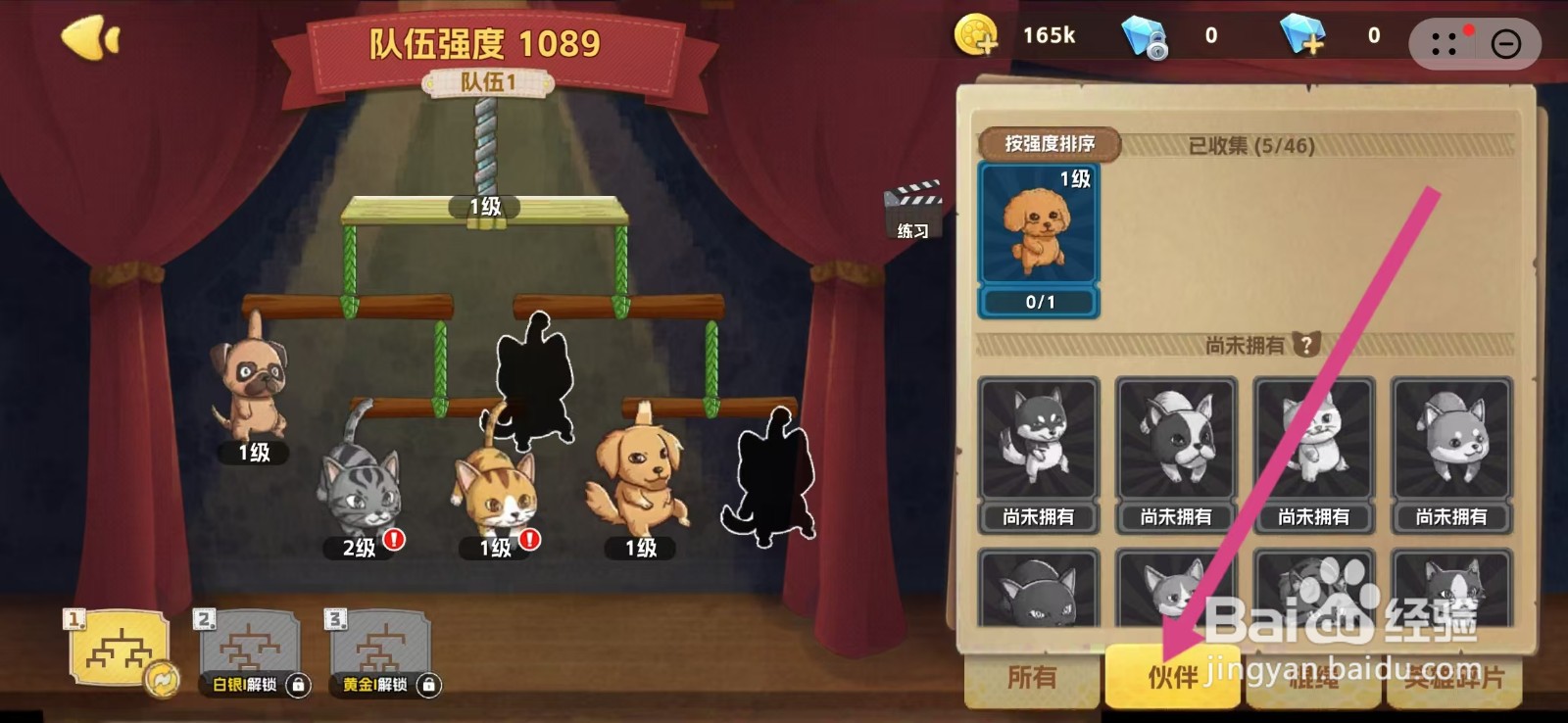Select the collected level 1 poodle thumbnail
This screenshot has height=723, width=1568.
tap(1039, 225)
